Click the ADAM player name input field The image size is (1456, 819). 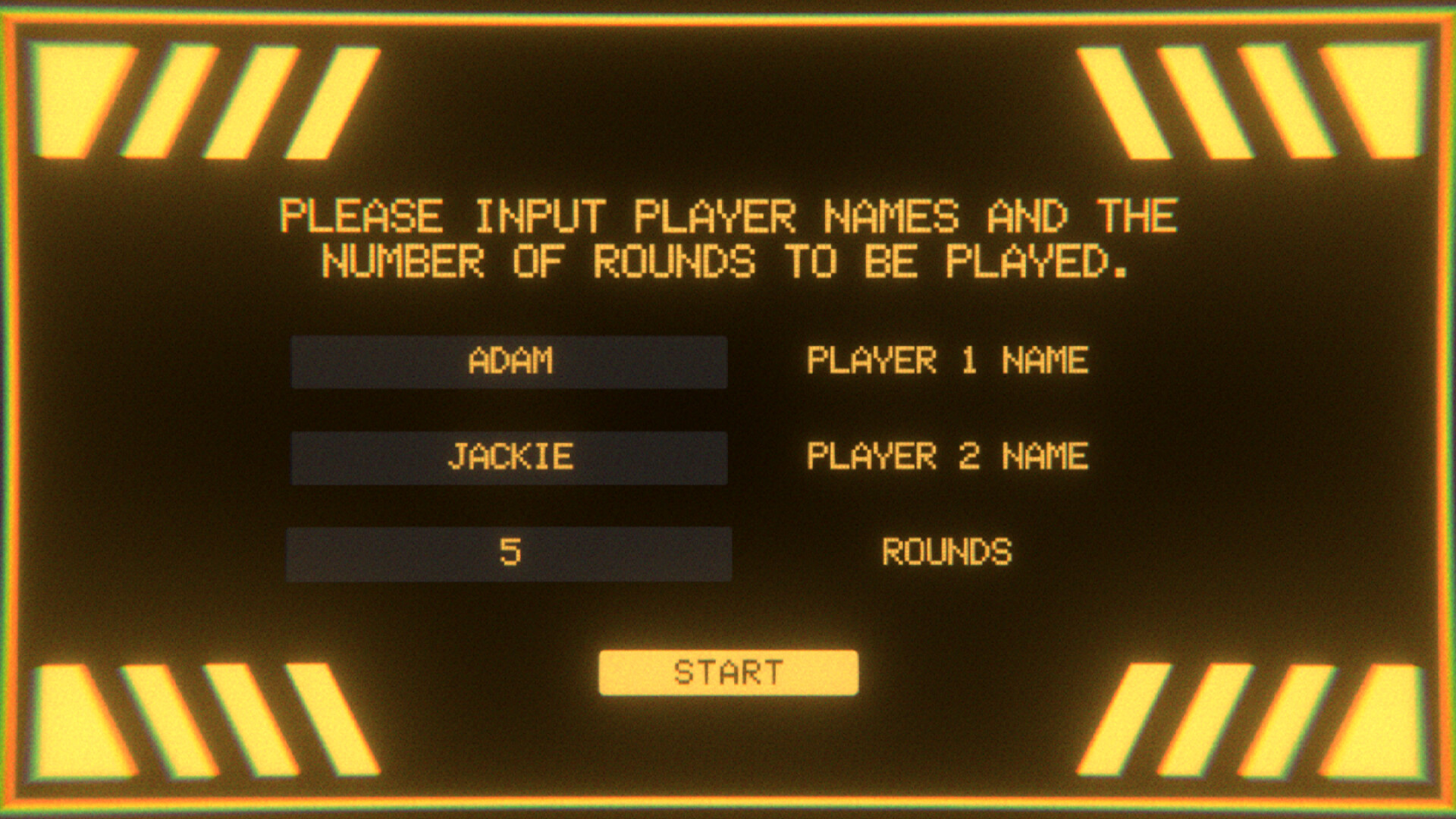(x=508, y=362)
